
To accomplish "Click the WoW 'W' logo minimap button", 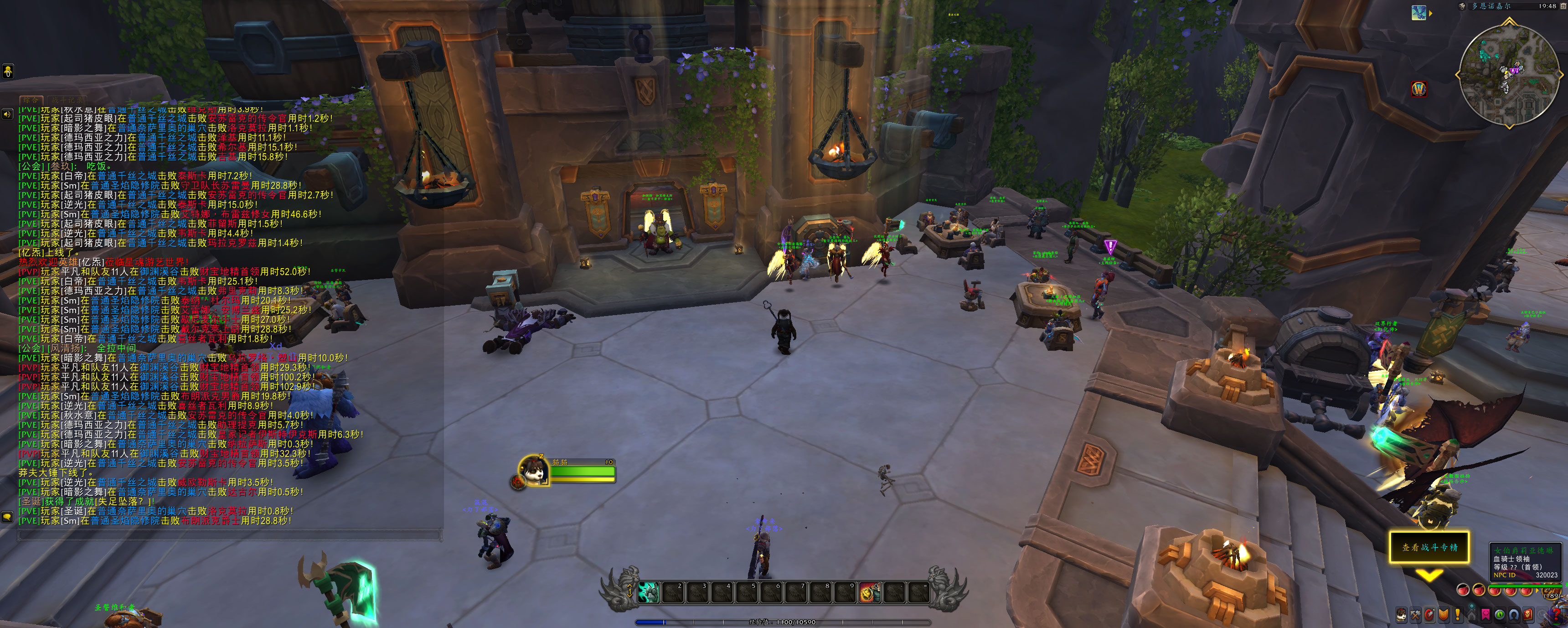I will tap(1419, 89).
